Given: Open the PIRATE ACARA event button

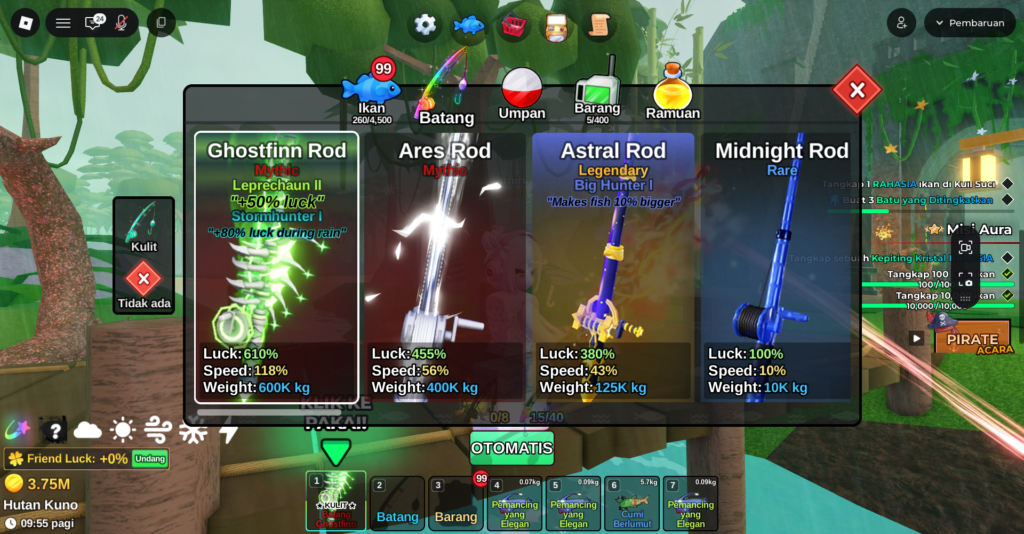Looking at the screenshot, I should tap(972, 338).
